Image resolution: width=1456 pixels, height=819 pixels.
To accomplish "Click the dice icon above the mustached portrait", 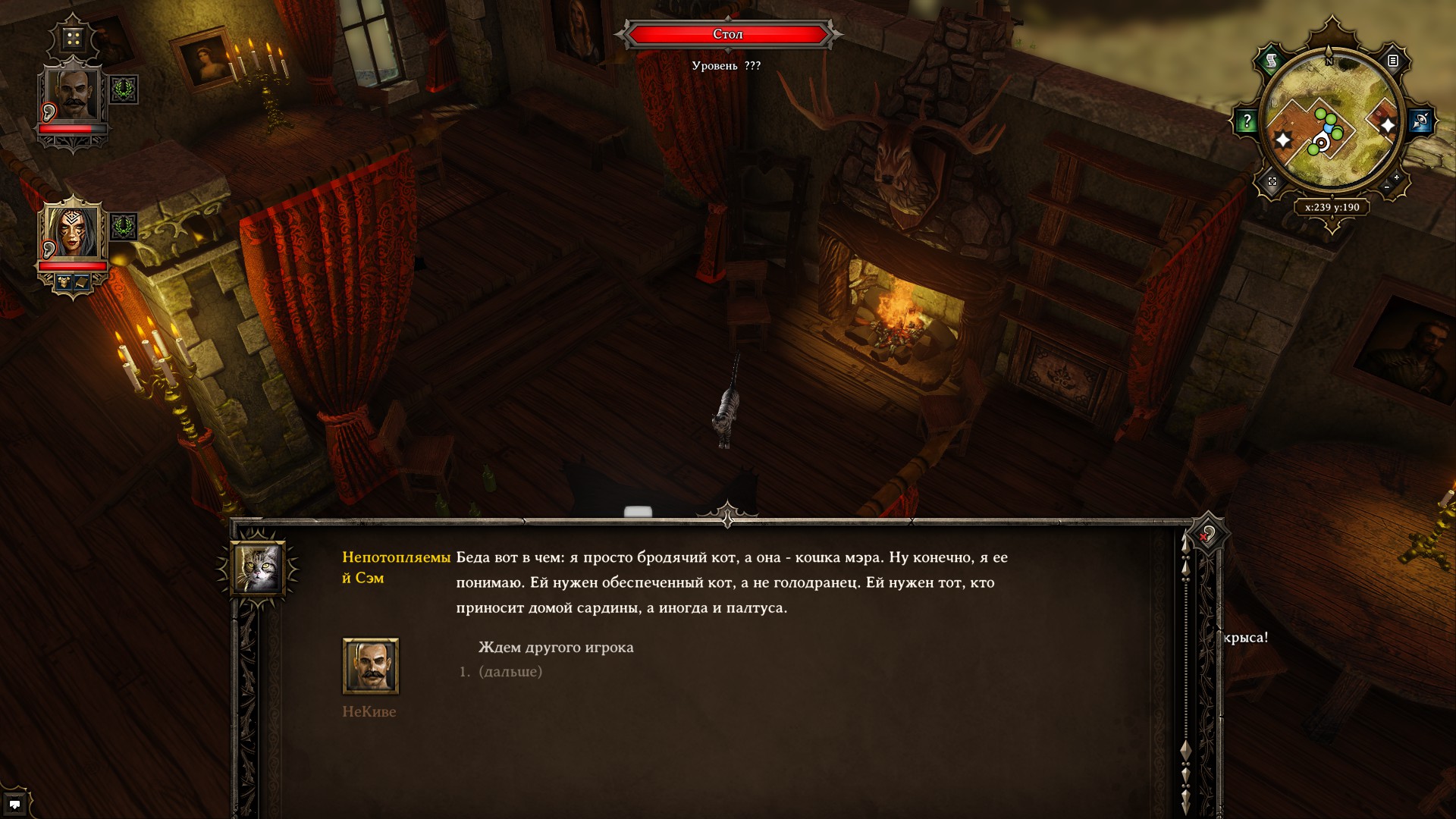I will 74,37.
